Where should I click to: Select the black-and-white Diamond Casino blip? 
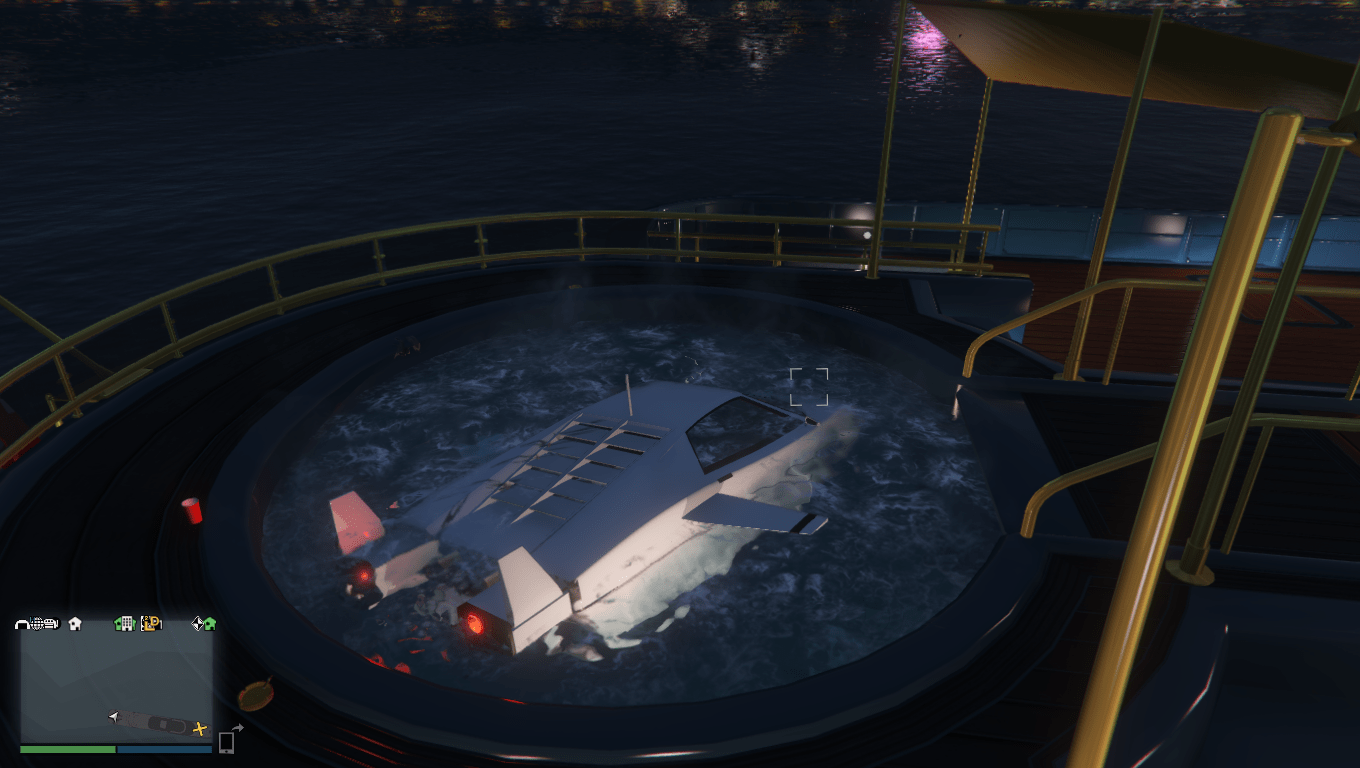tap(199, 624)
